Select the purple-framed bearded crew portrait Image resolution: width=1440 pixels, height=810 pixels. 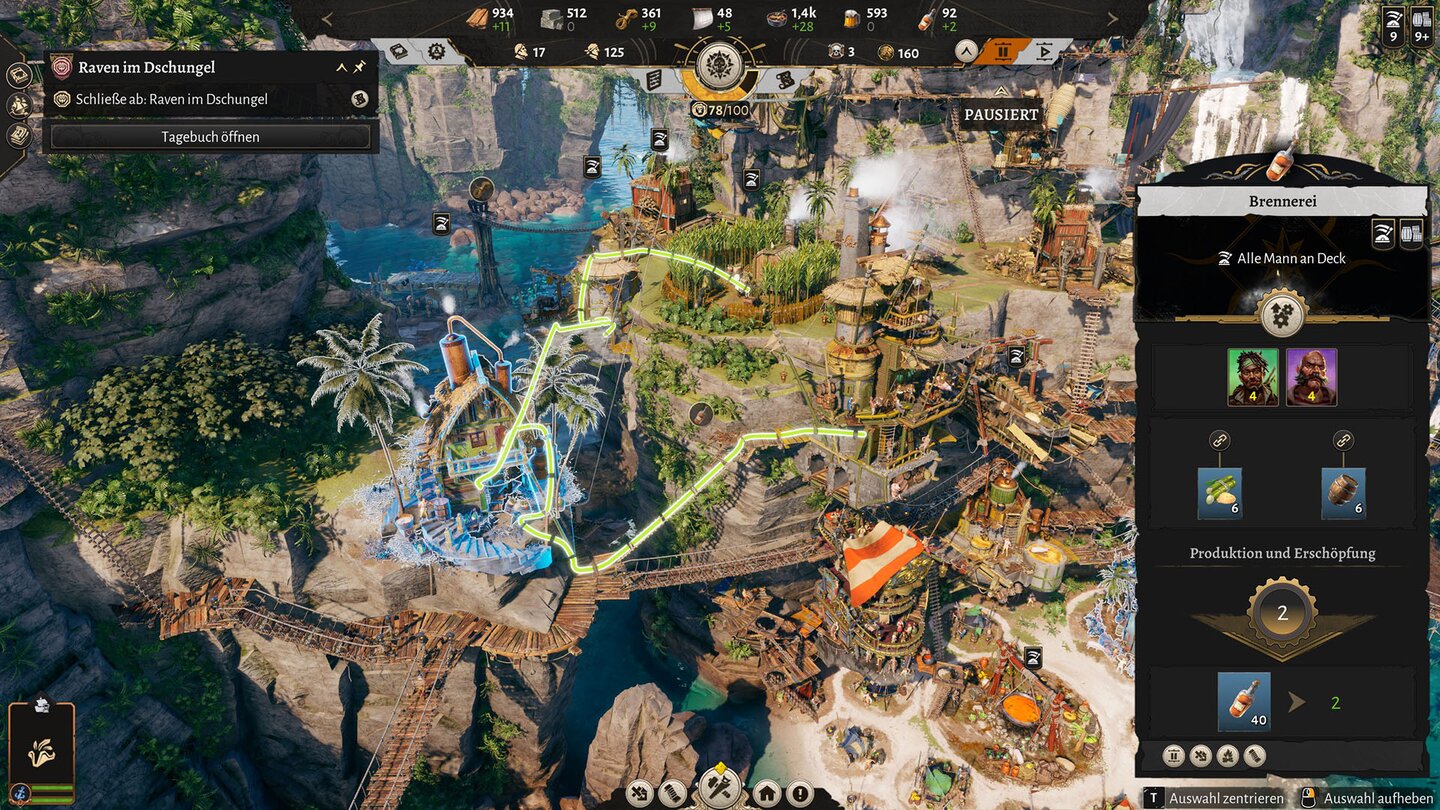[x=1311, y=377]
